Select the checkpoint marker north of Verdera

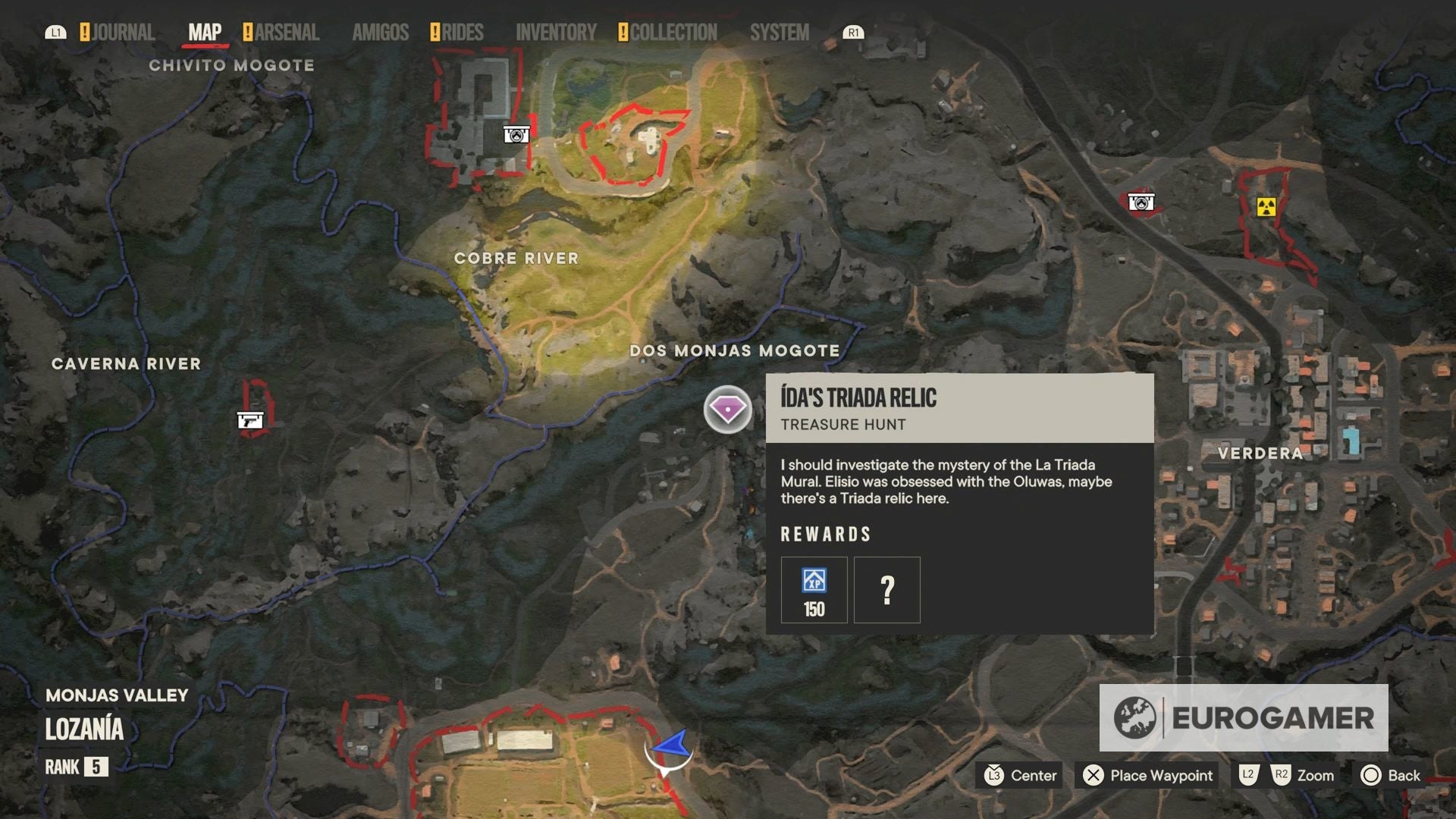pos(1141,202)
